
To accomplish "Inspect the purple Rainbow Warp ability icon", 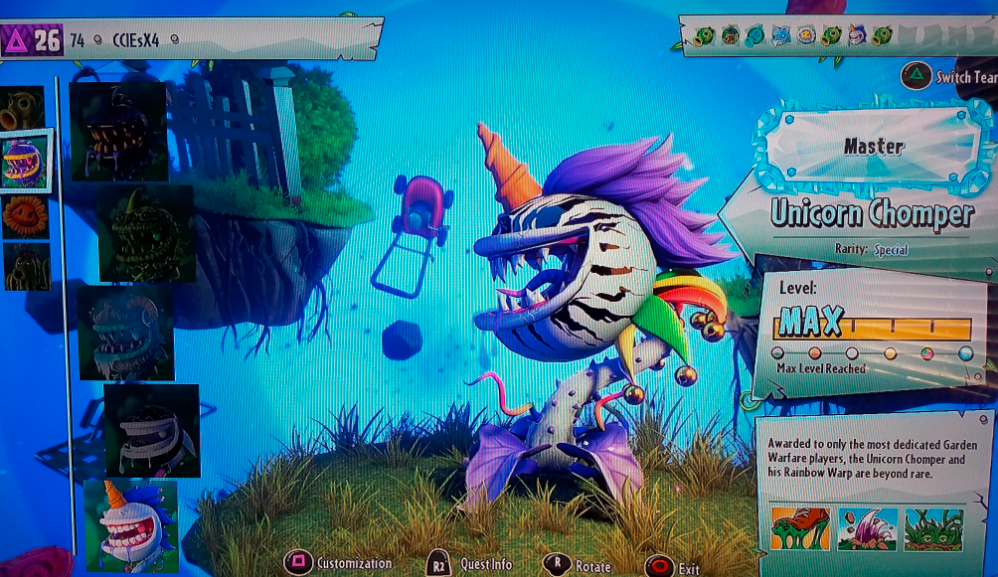I will click(x=867, y=529).
